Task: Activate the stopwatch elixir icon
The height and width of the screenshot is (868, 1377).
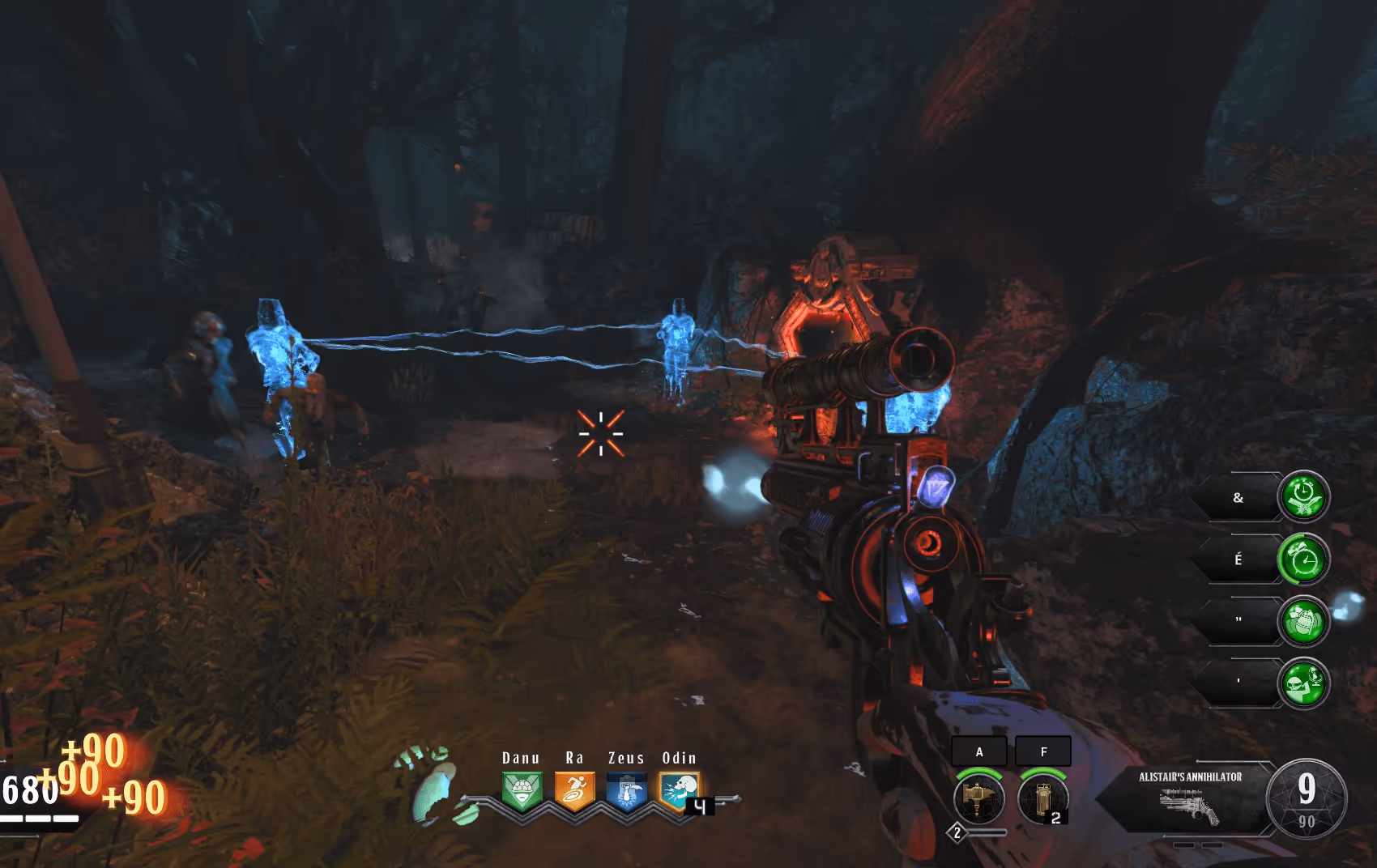Action: click(1303, 496)
